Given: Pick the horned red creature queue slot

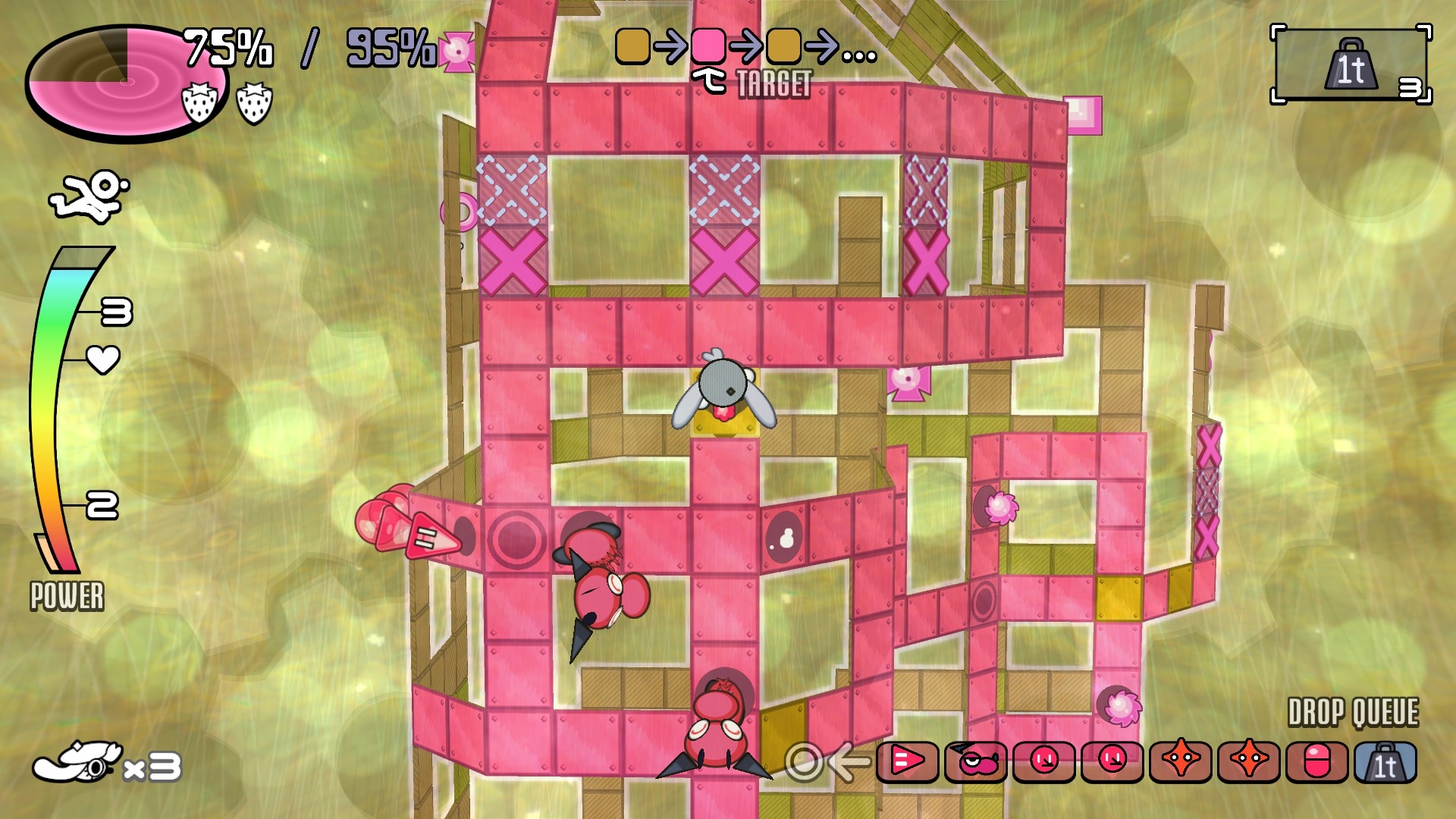Looking at the screenshot, I should (x=975, y=762).
